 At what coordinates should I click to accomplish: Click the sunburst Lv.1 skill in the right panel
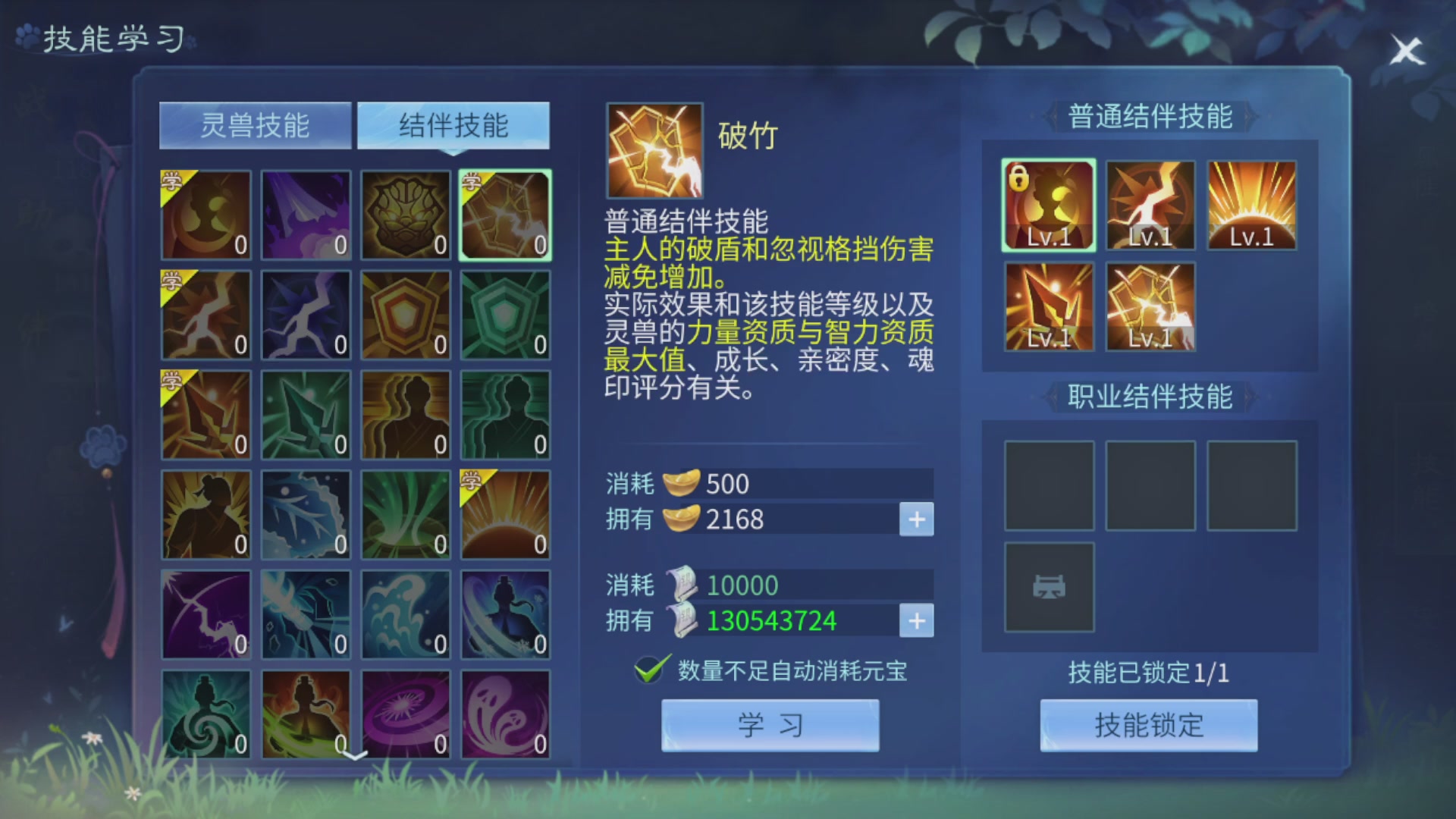coord(1251,205)
